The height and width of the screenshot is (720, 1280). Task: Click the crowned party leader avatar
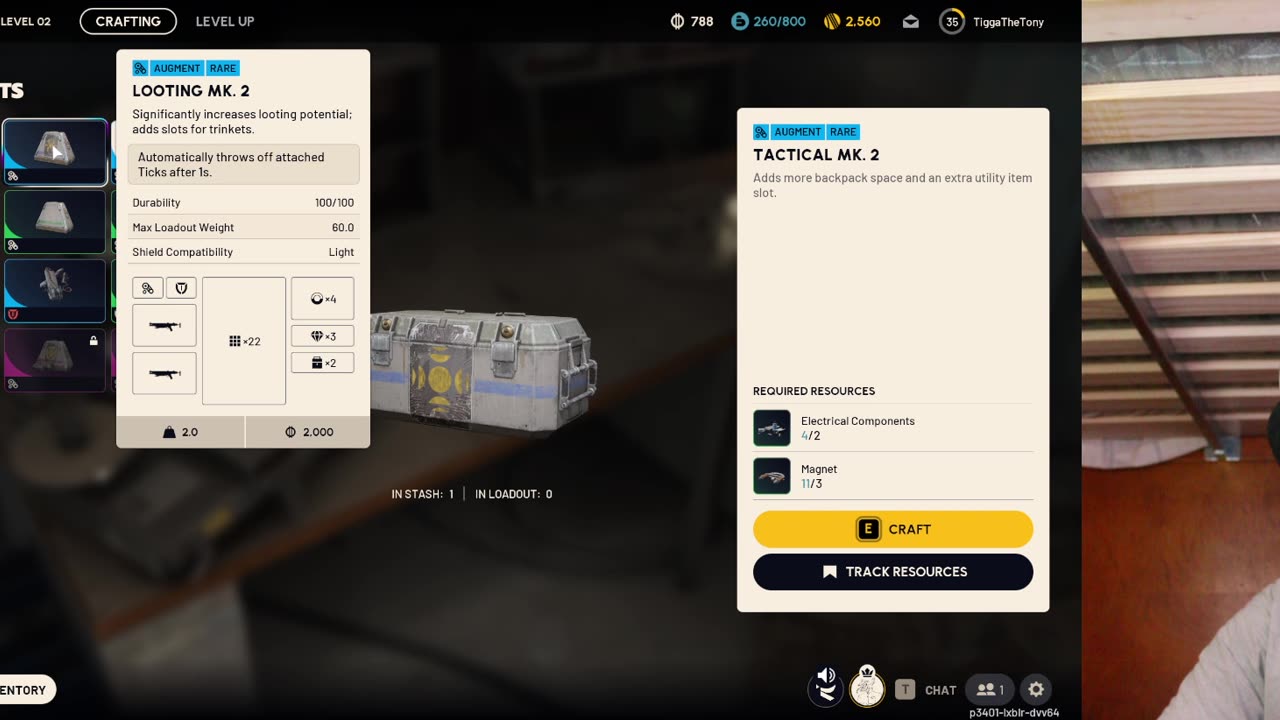coord(867,688)
